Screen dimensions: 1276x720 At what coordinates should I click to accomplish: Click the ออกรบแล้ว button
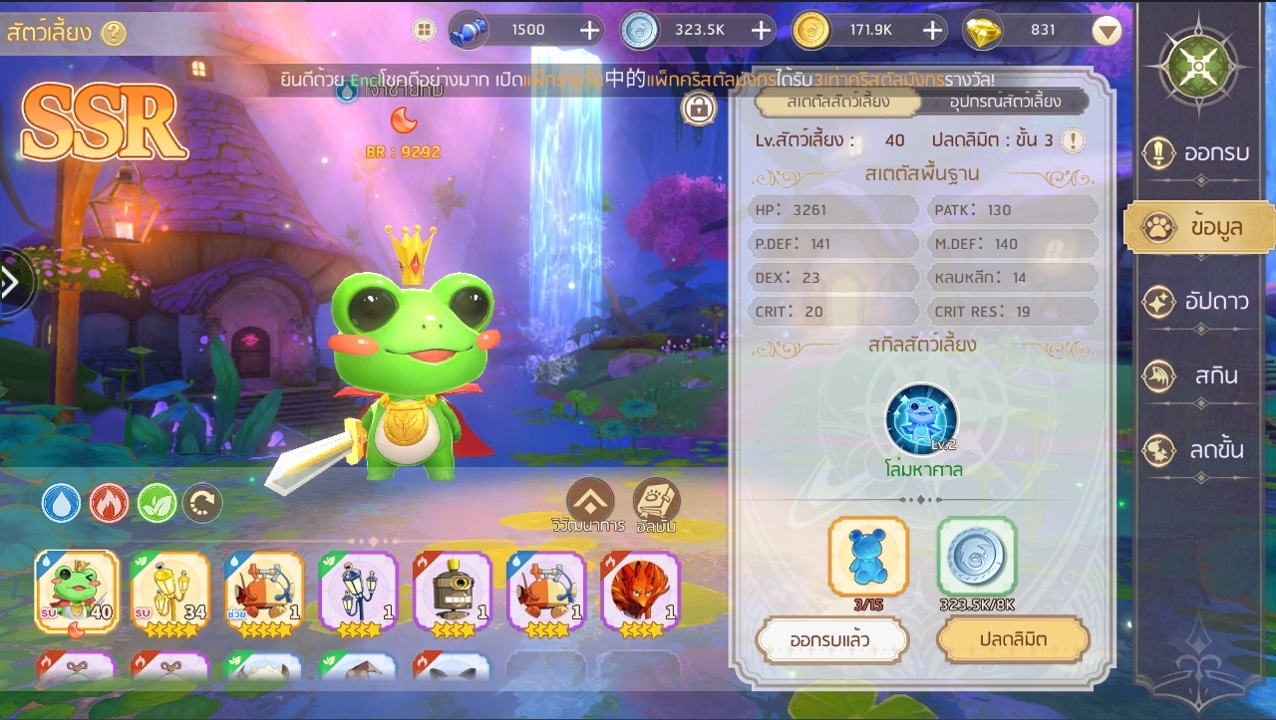pos(832,640)
